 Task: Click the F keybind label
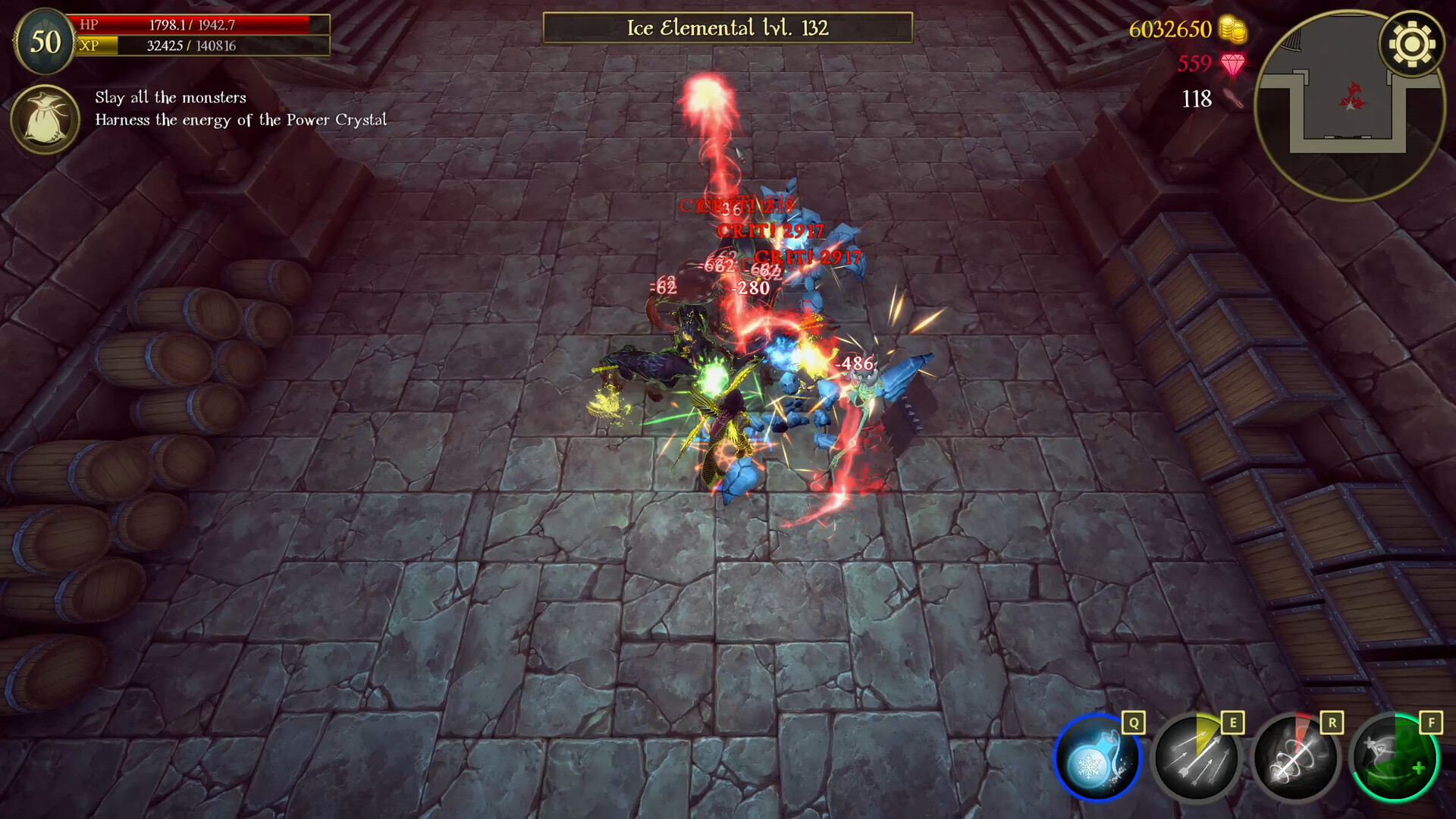(x=1432, y=723)
